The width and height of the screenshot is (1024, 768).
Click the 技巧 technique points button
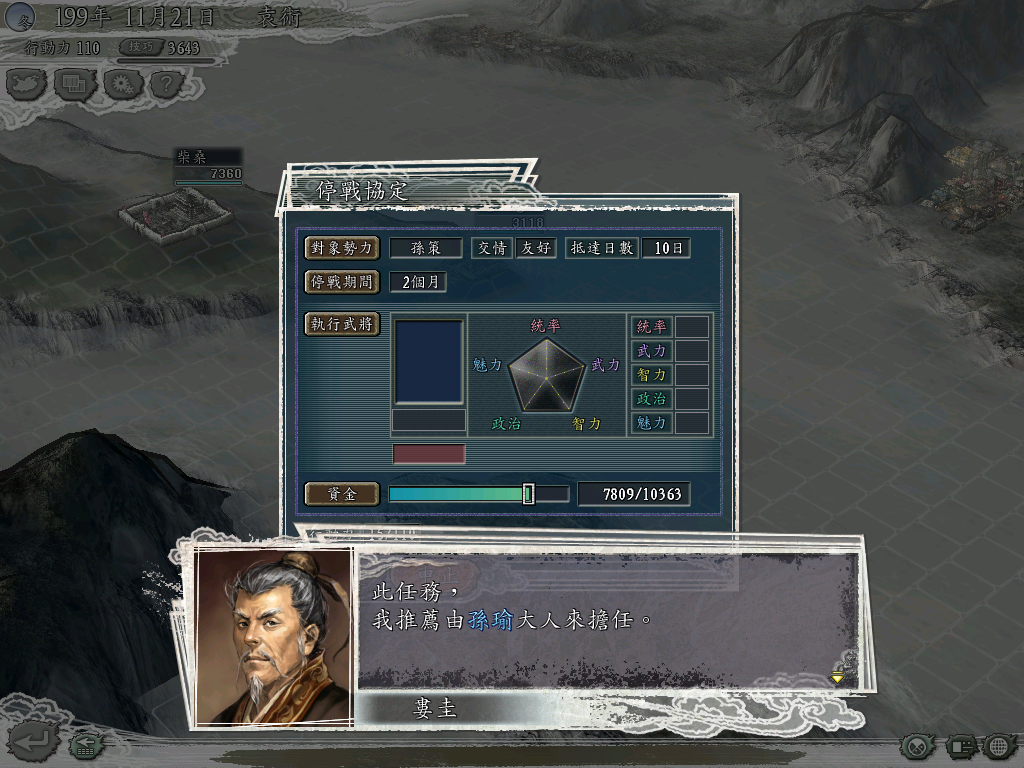(x=141, y=47)
